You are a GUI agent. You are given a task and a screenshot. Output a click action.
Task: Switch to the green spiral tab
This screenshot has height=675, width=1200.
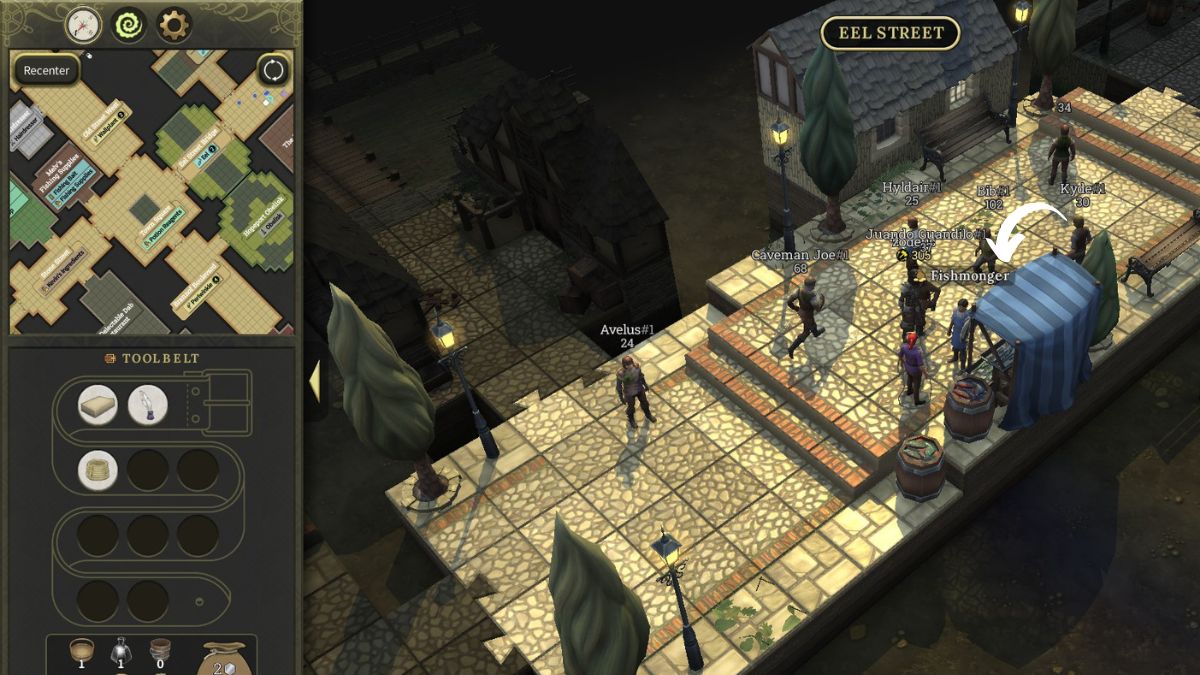point(129,25)
